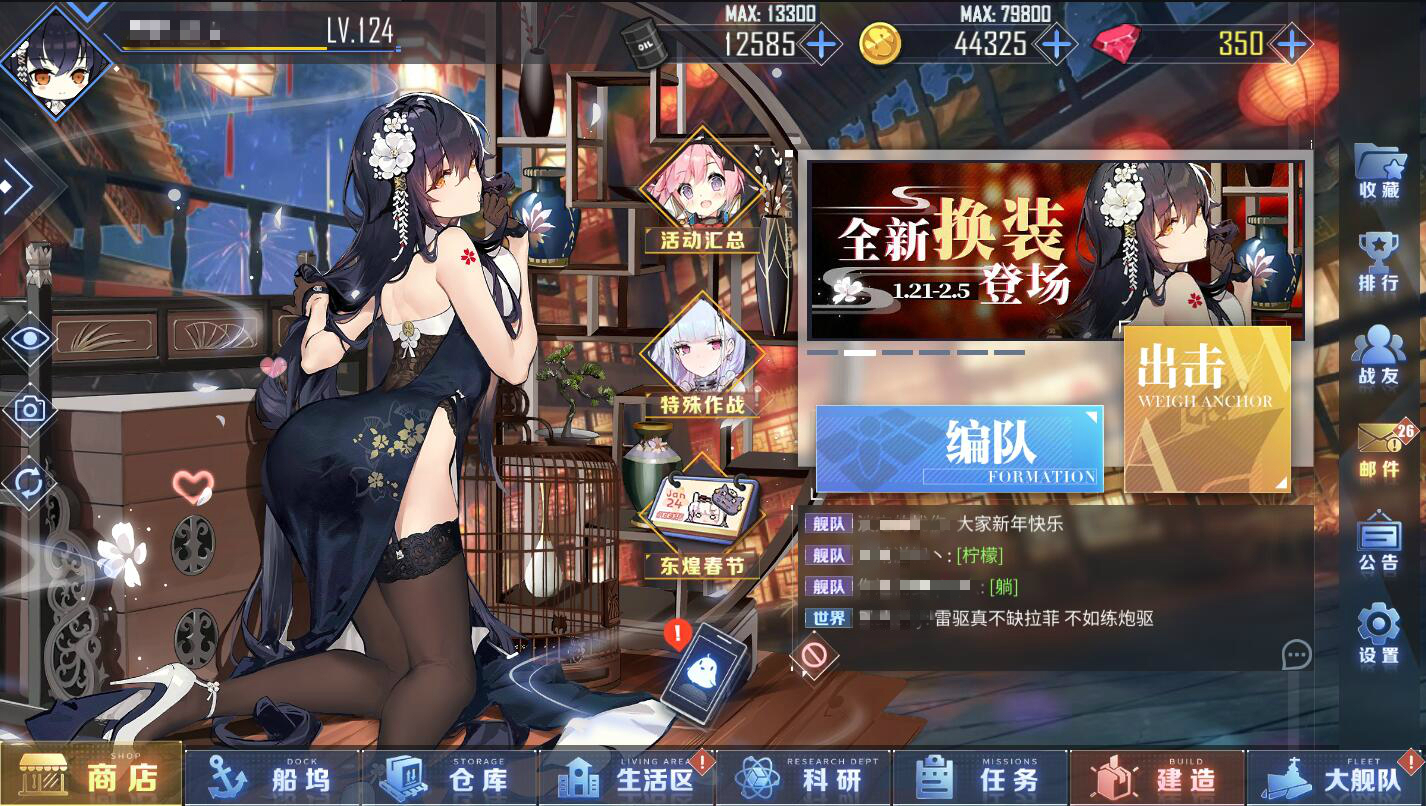The height and width of the screenshot is (806, 1426).
Task: Open the 船坞 dock
Action: click(273, 778)
